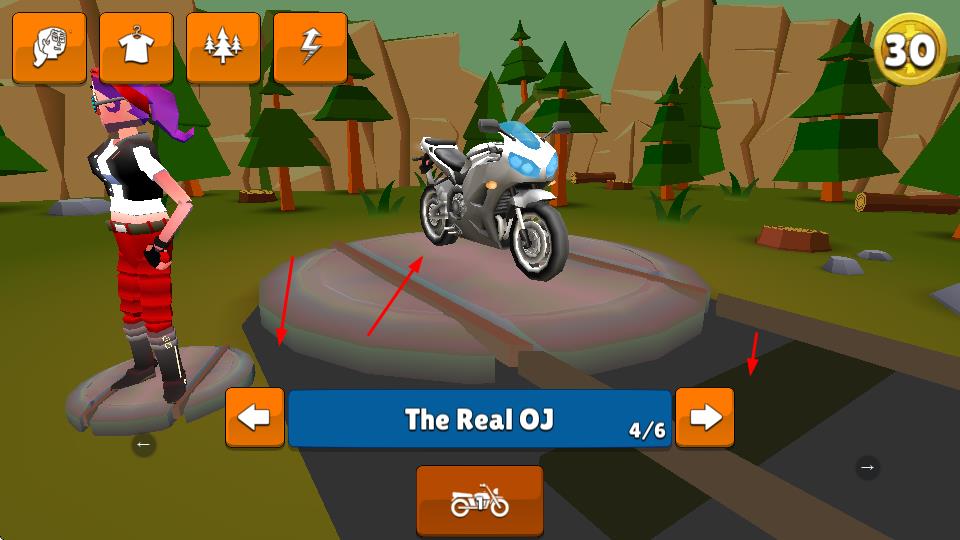Click the motorcycle button below the bike name
Image resolution: width=960 pixels, height=540 pixels.
click(480, 501)
